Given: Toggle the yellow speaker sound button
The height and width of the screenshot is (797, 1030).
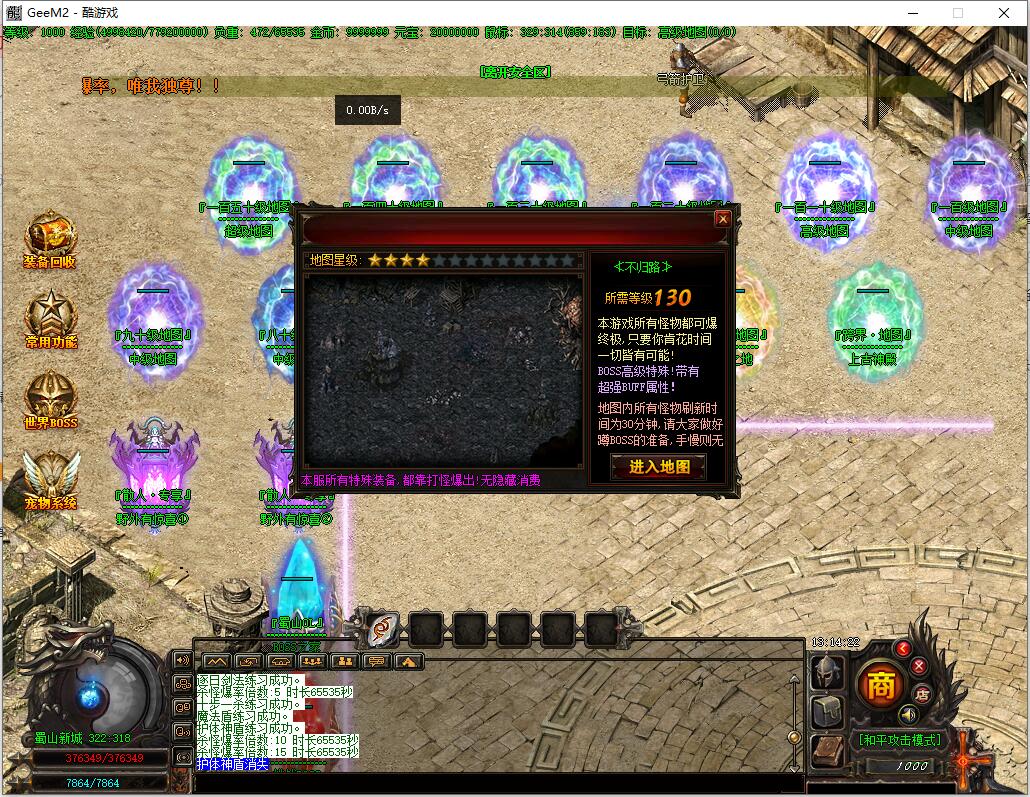Looking at the screenshot, I should pos(908,715).
